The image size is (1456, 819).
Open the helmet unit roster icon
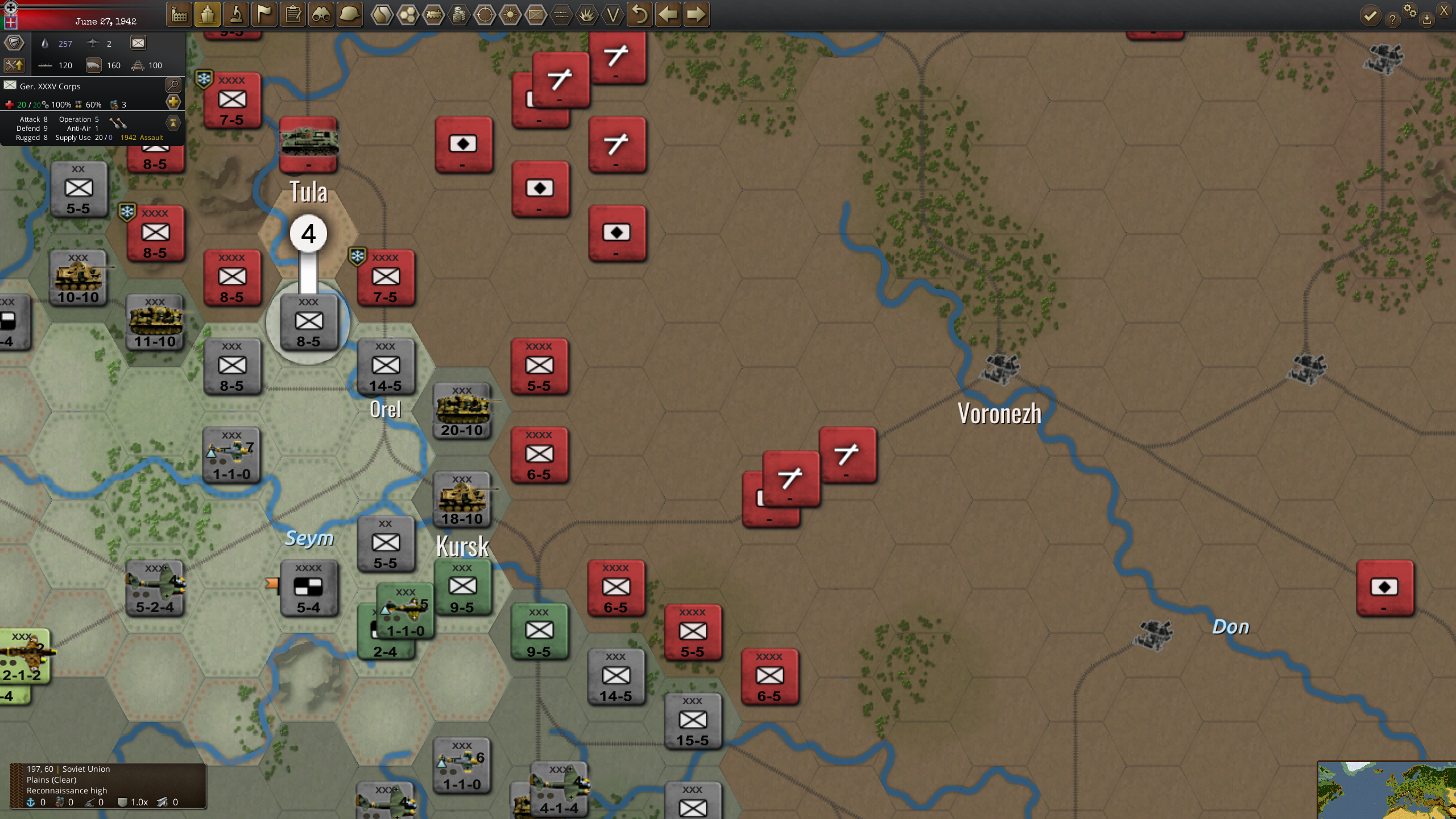point(351,15)
